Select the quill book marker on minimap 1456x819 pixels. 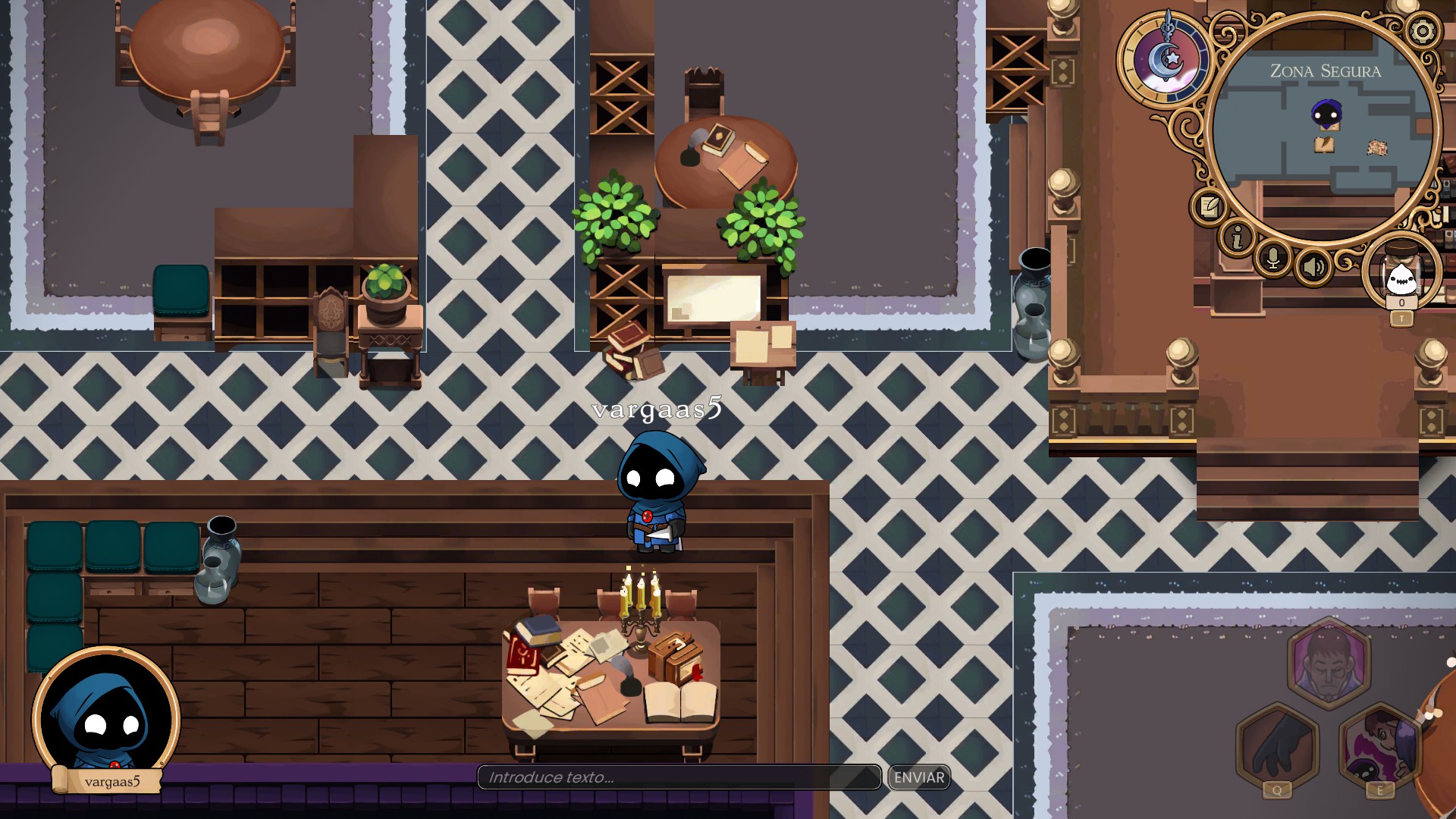1324,144
